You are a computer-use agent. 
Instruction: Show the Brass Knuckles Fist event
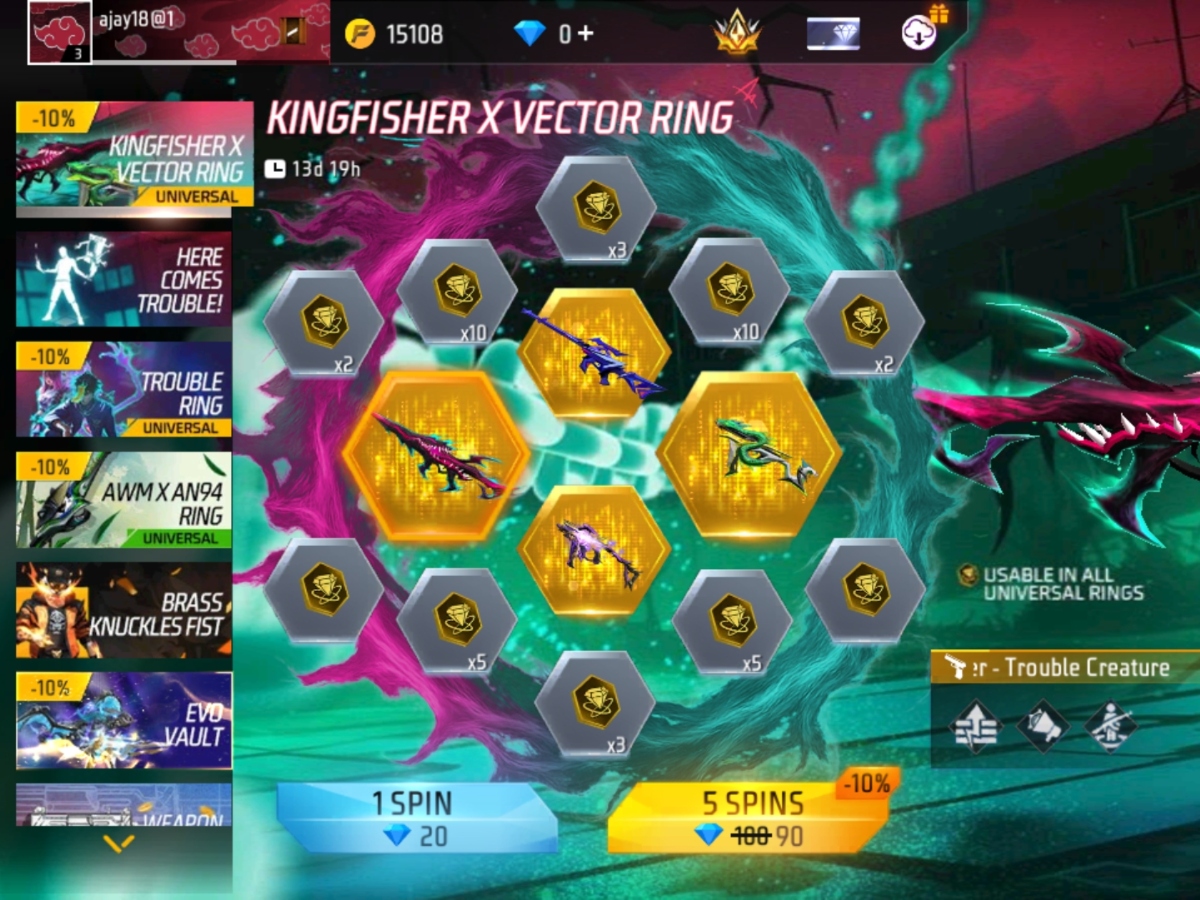click(x=124, y=610)
